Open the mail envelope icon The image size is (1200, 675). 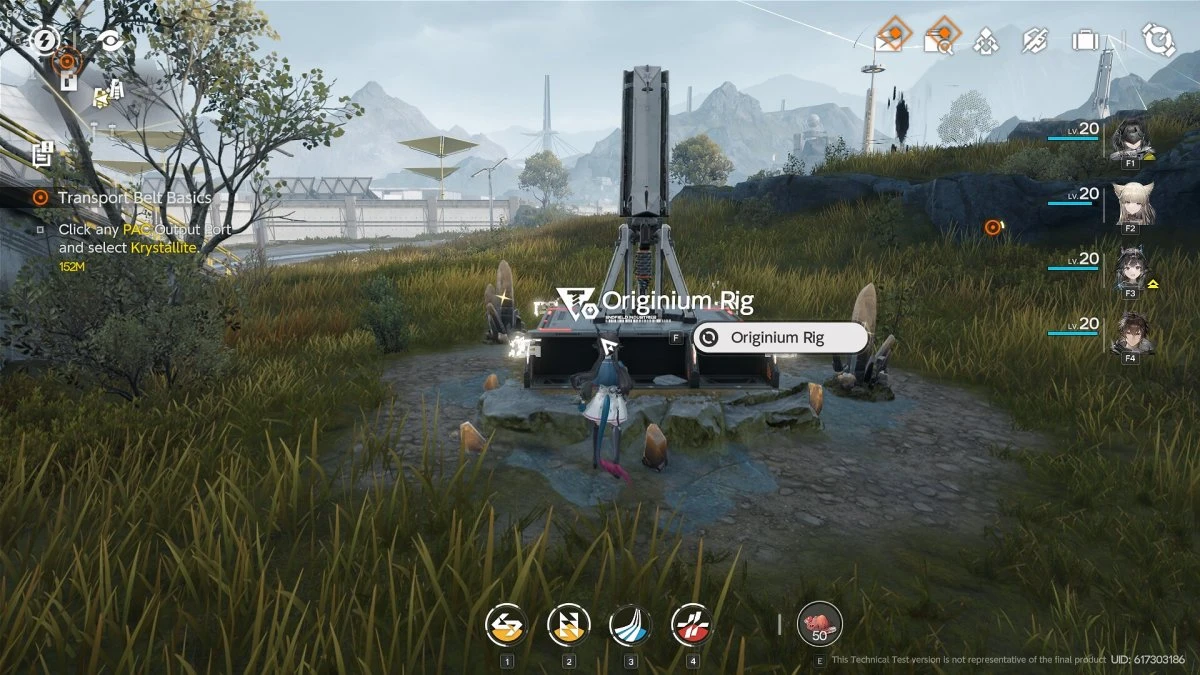tap(889, 40)
